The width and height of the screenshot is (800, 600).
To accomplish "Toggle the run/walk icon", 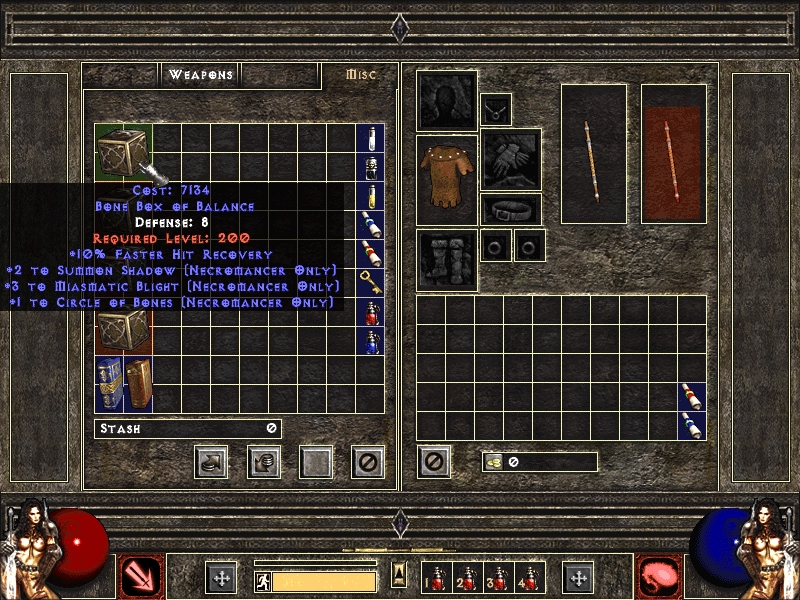I will (x=263, y=581).
